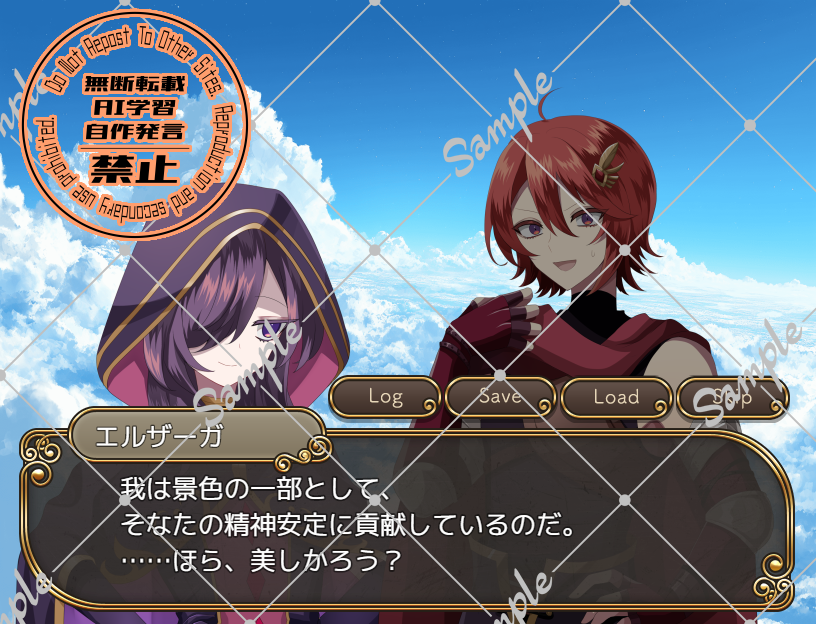Activate the Skip button
This screenshot has height=624, width=816.
pyautogui.click(x=733, y=397)
